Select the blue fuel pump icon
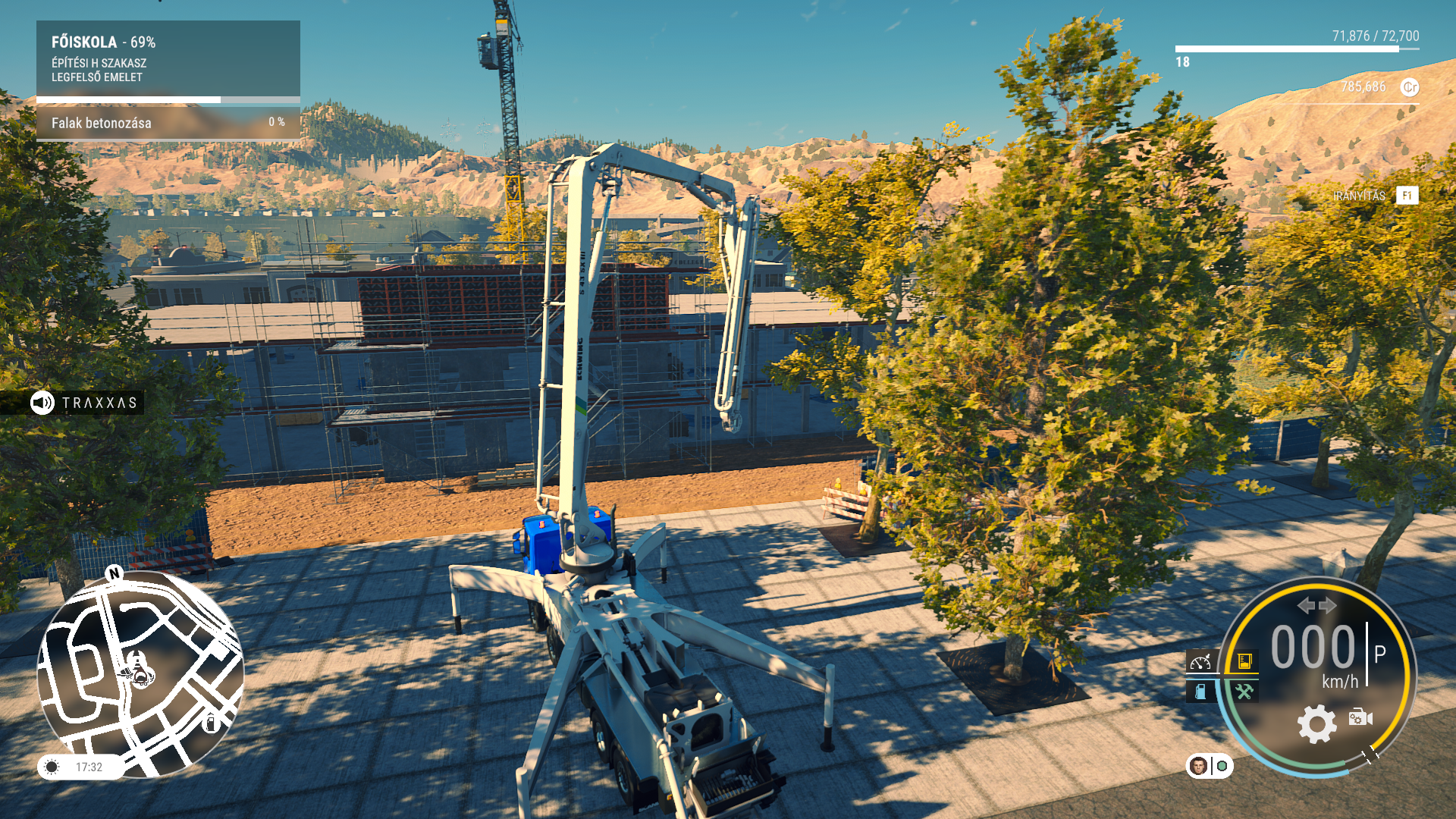The image size is (1456, 819). [x=1200, y=692]
